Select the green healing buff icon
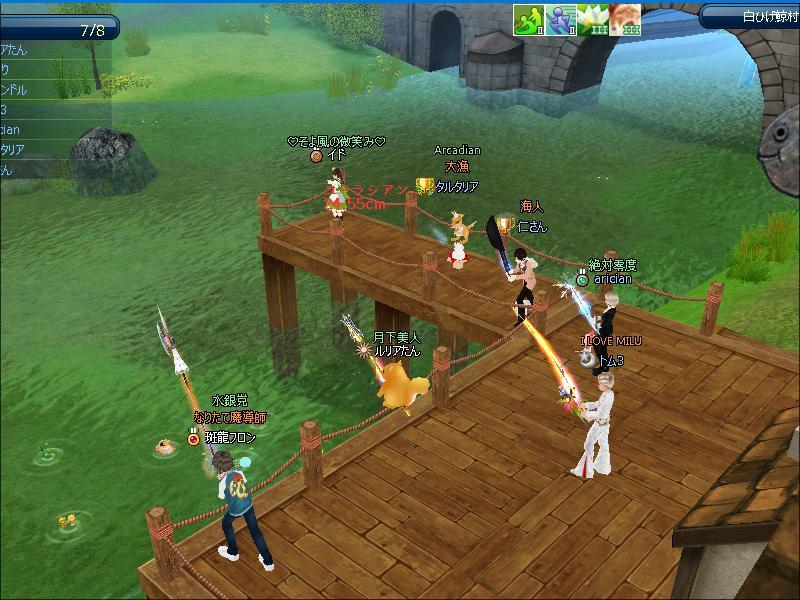Screen dimensions: 800x600 point(529,19)
